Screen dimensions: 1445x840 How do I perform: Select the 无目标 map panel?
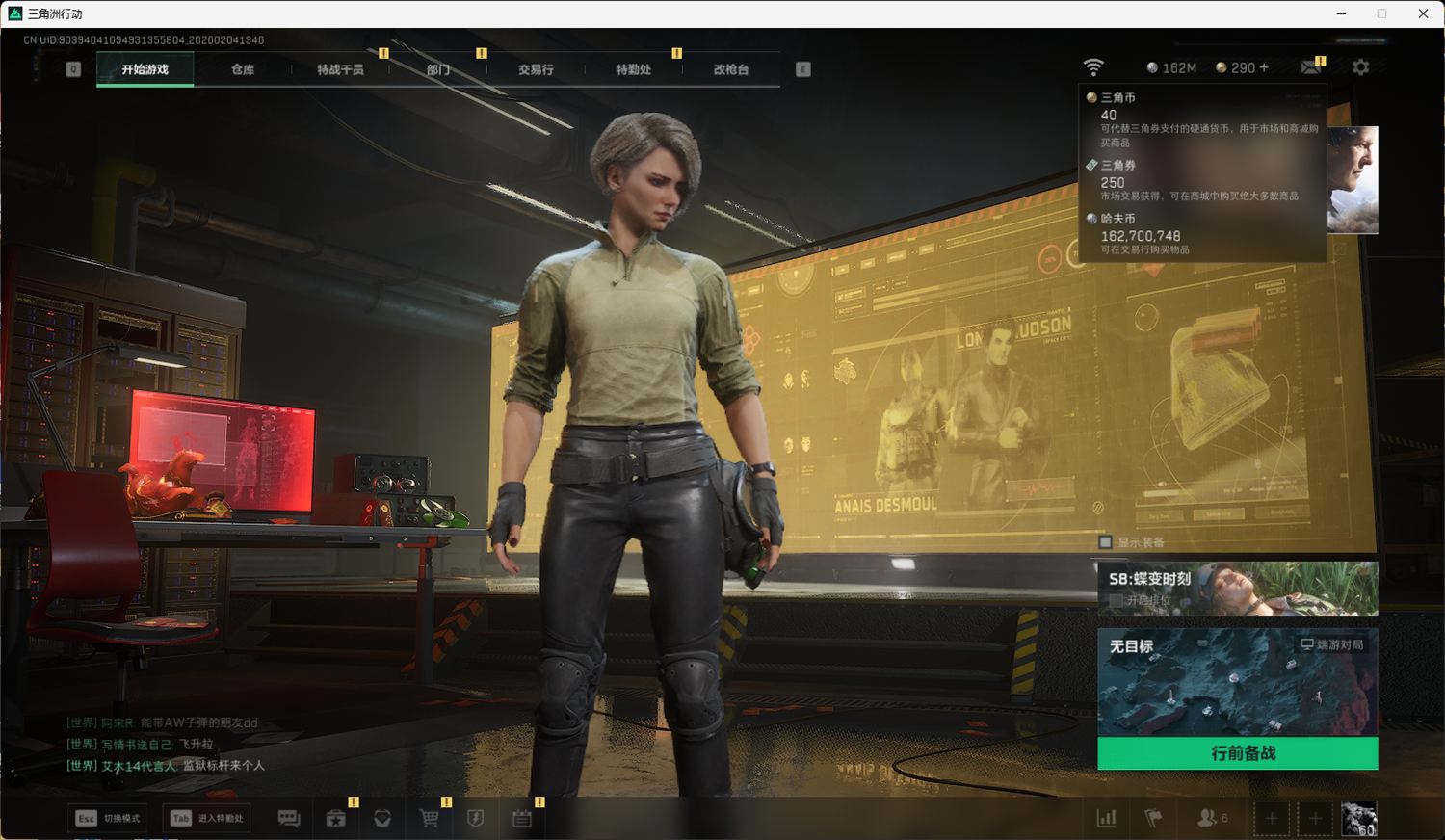[x=1238, y=682]
